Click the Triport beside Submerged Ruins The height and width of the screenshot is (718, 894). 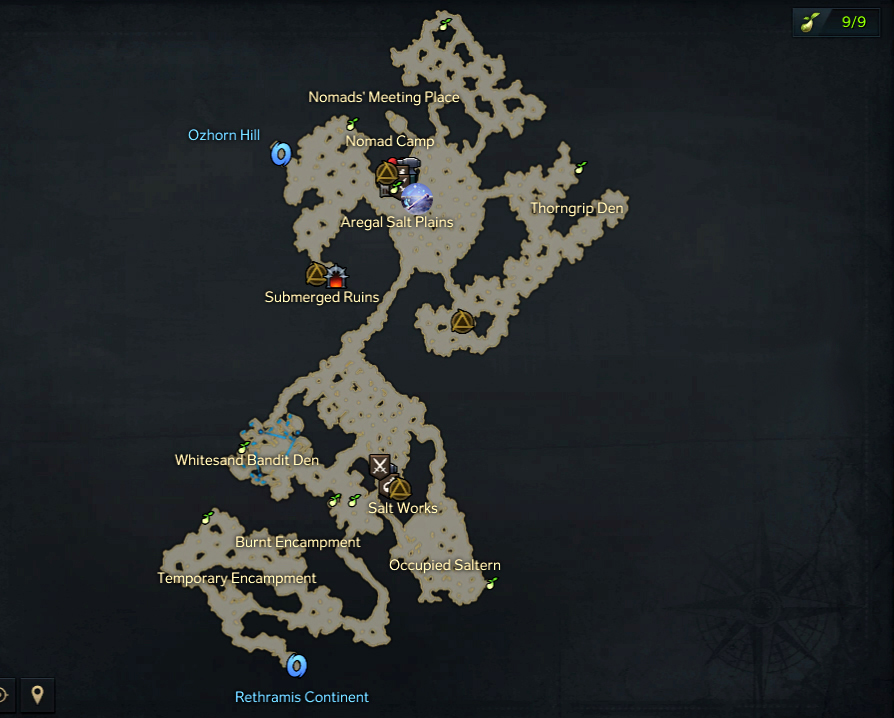(x=317, y=273)
